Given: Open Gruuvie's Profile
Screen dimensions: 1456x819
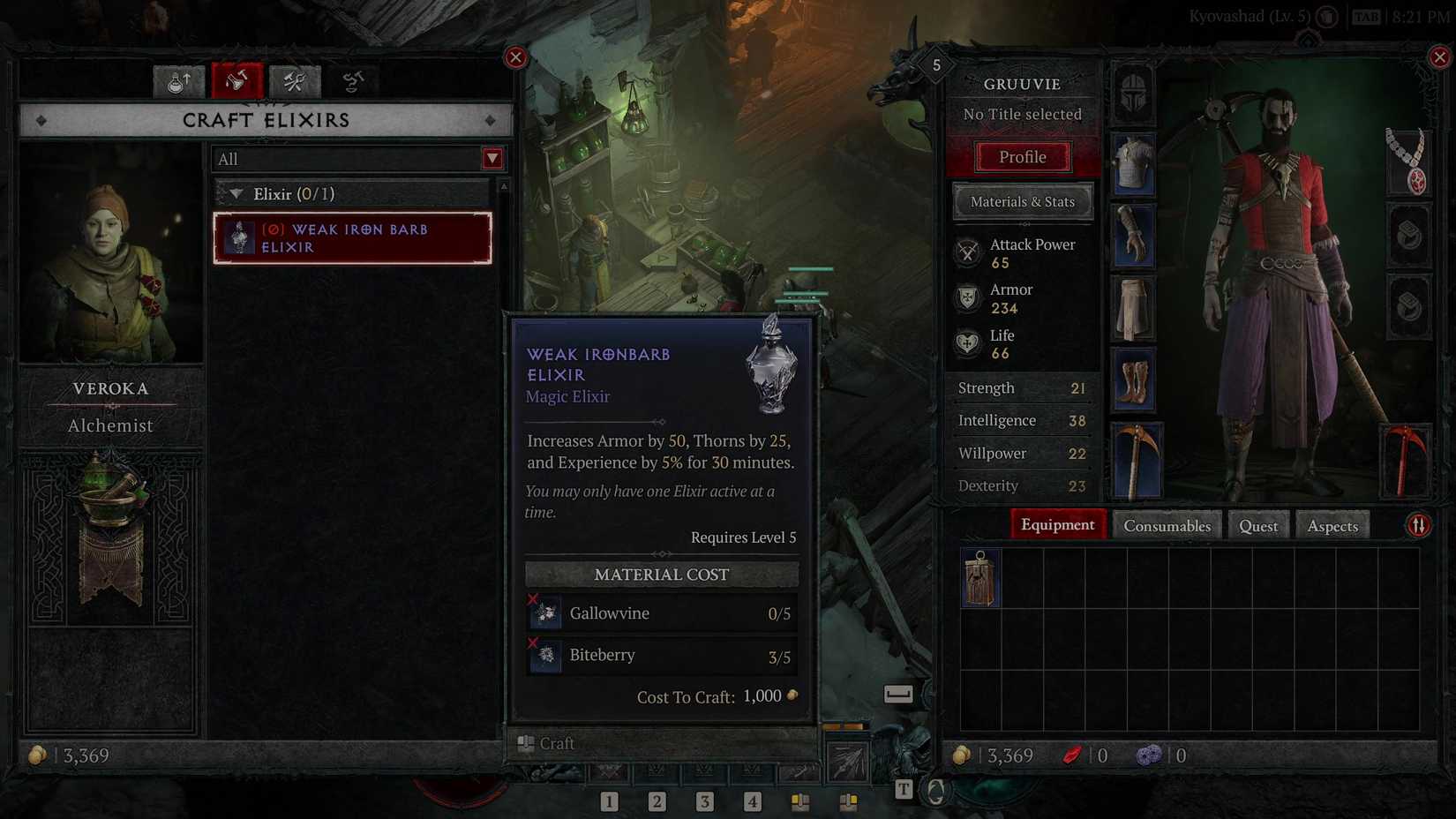Looking at the screenshot, I should click(1022, 156).
